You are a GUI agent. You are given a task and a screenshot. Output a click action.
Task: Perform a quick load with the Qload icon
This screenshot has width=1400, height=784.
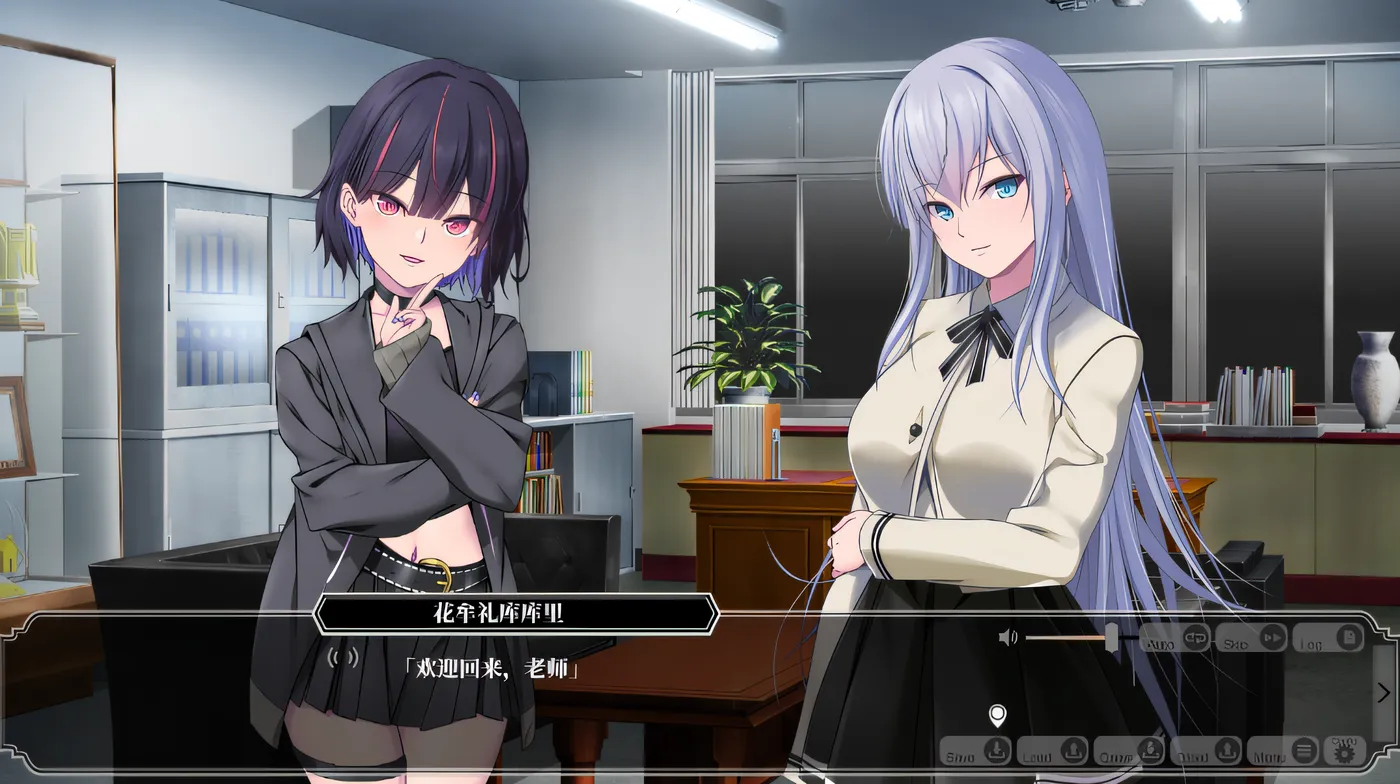[x=1228, y=752]
